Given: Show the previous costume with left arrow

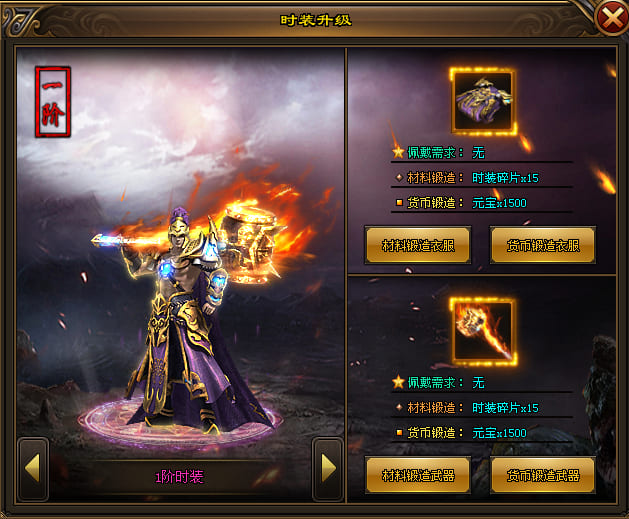Looking at the screenshot, I should [x=33, y=465].
